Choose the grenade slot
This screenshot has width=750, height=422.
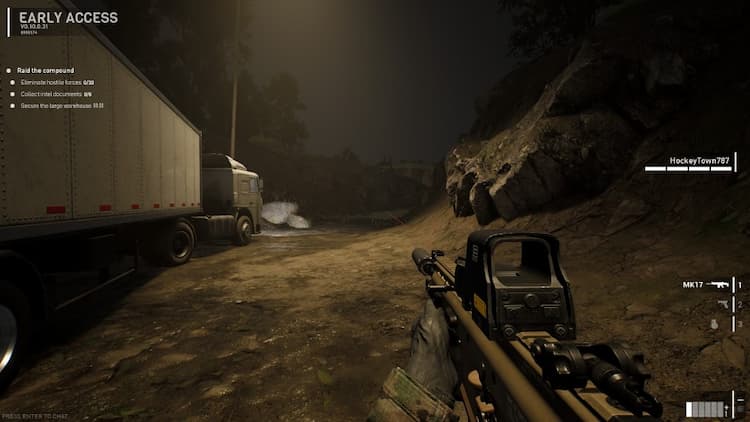713,324
